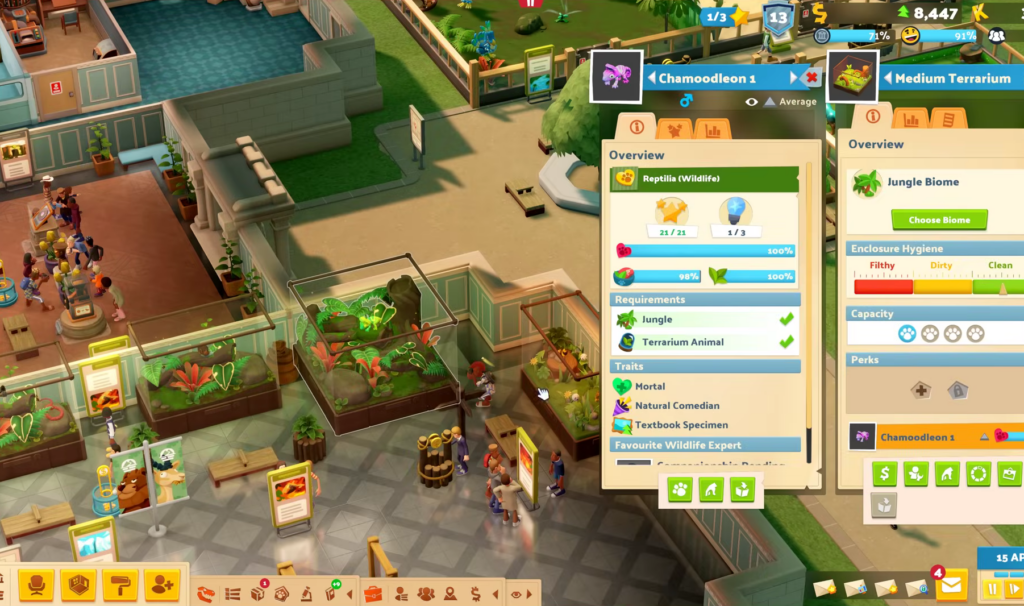Click the green dollar sign button
Viewport: 1024px width, 606px height.
[884, 474]
